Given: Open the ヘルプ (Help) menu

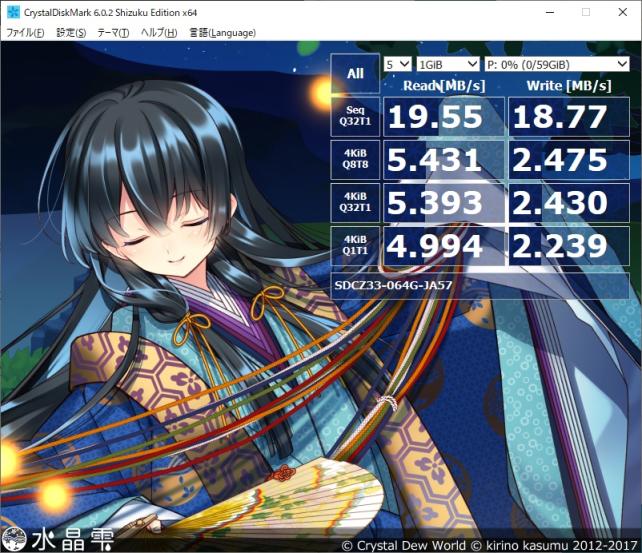Looking at the screenshot, I should [158, 33].
